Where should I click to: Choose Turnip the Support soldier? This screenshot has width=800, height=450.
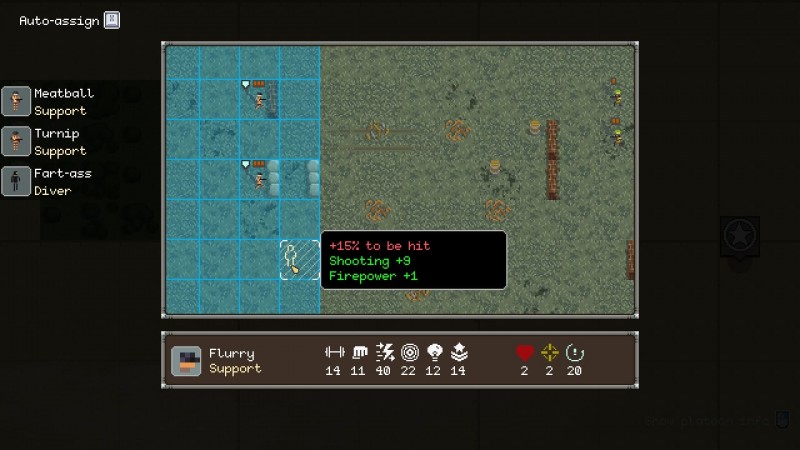pos(45,141)
